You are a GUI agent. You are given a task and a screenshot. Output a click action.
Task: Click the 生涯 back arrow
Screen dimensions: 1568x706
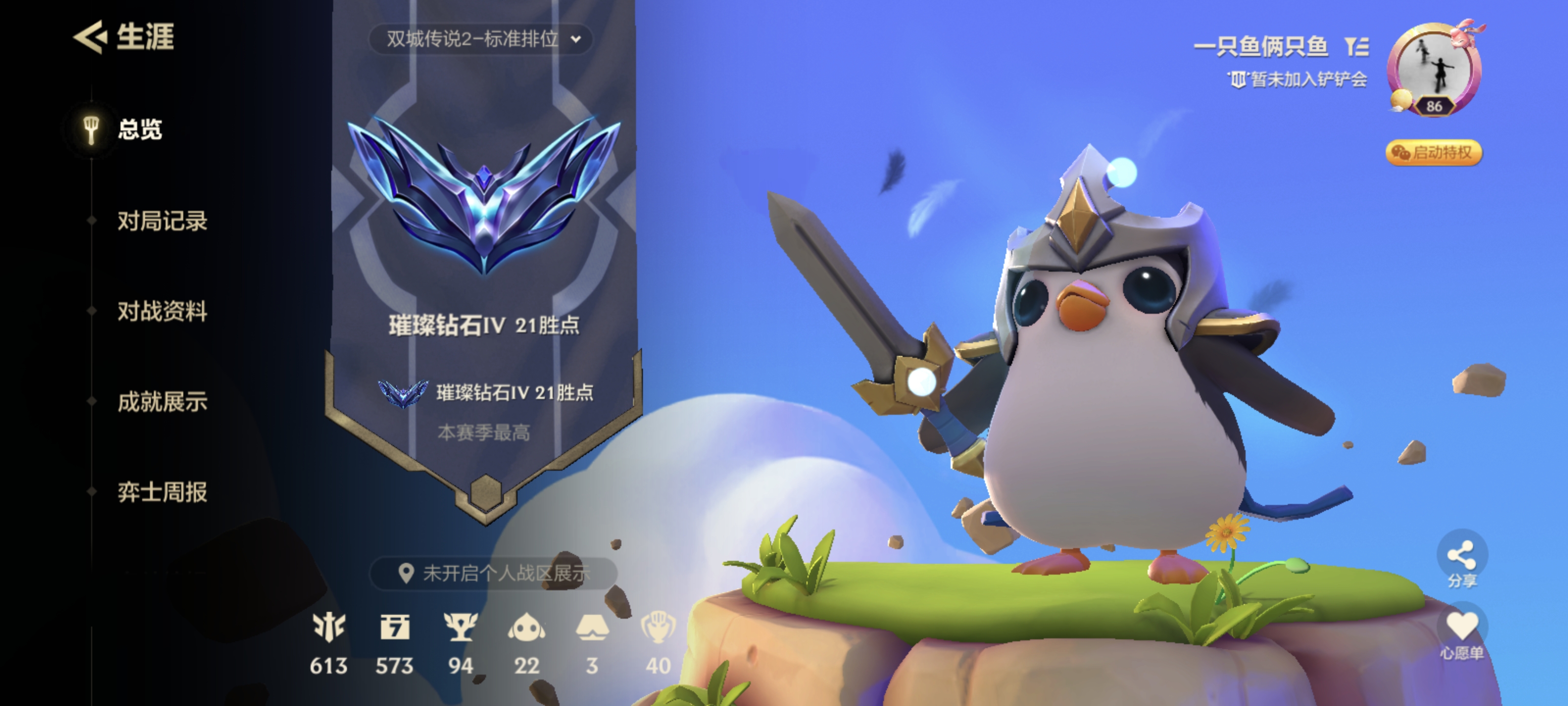click(91, 38)
